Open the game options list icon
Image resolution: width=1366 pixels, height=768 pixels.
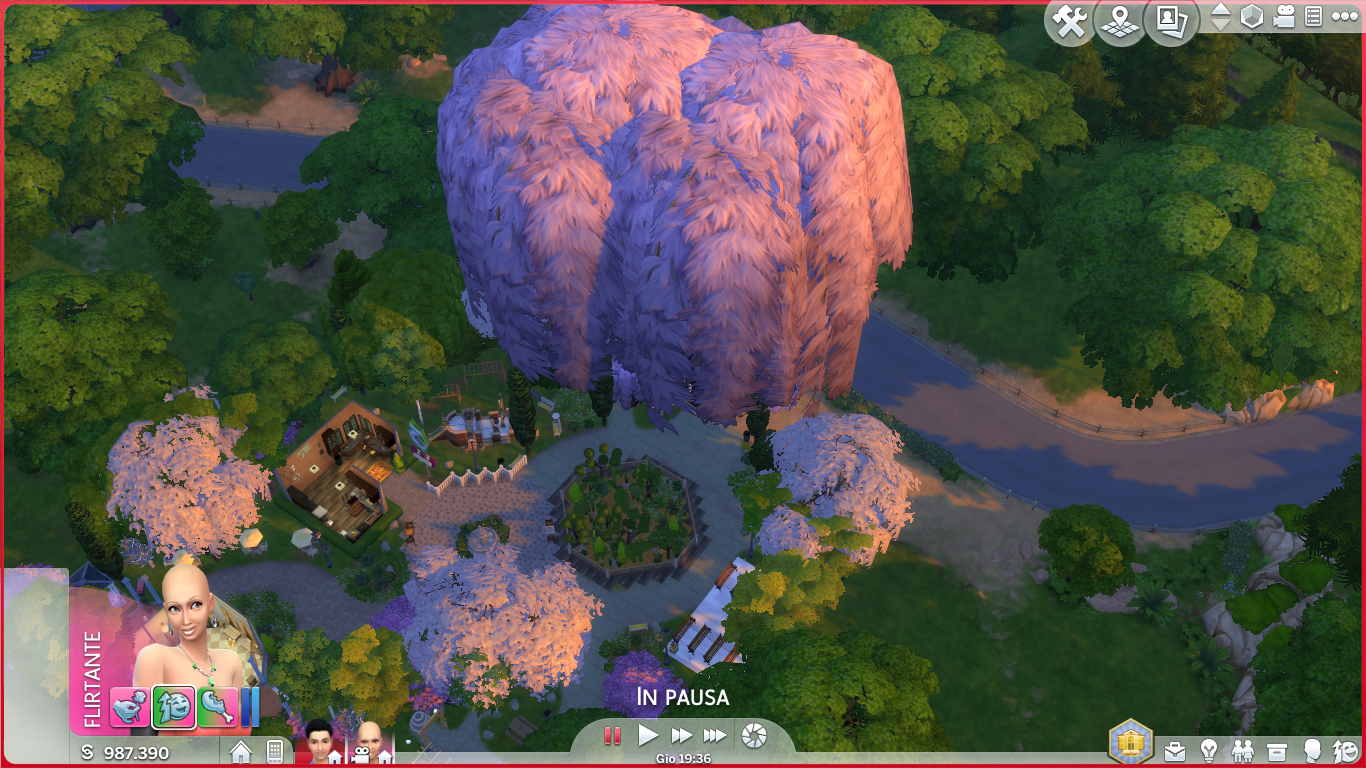point(1313,17)
